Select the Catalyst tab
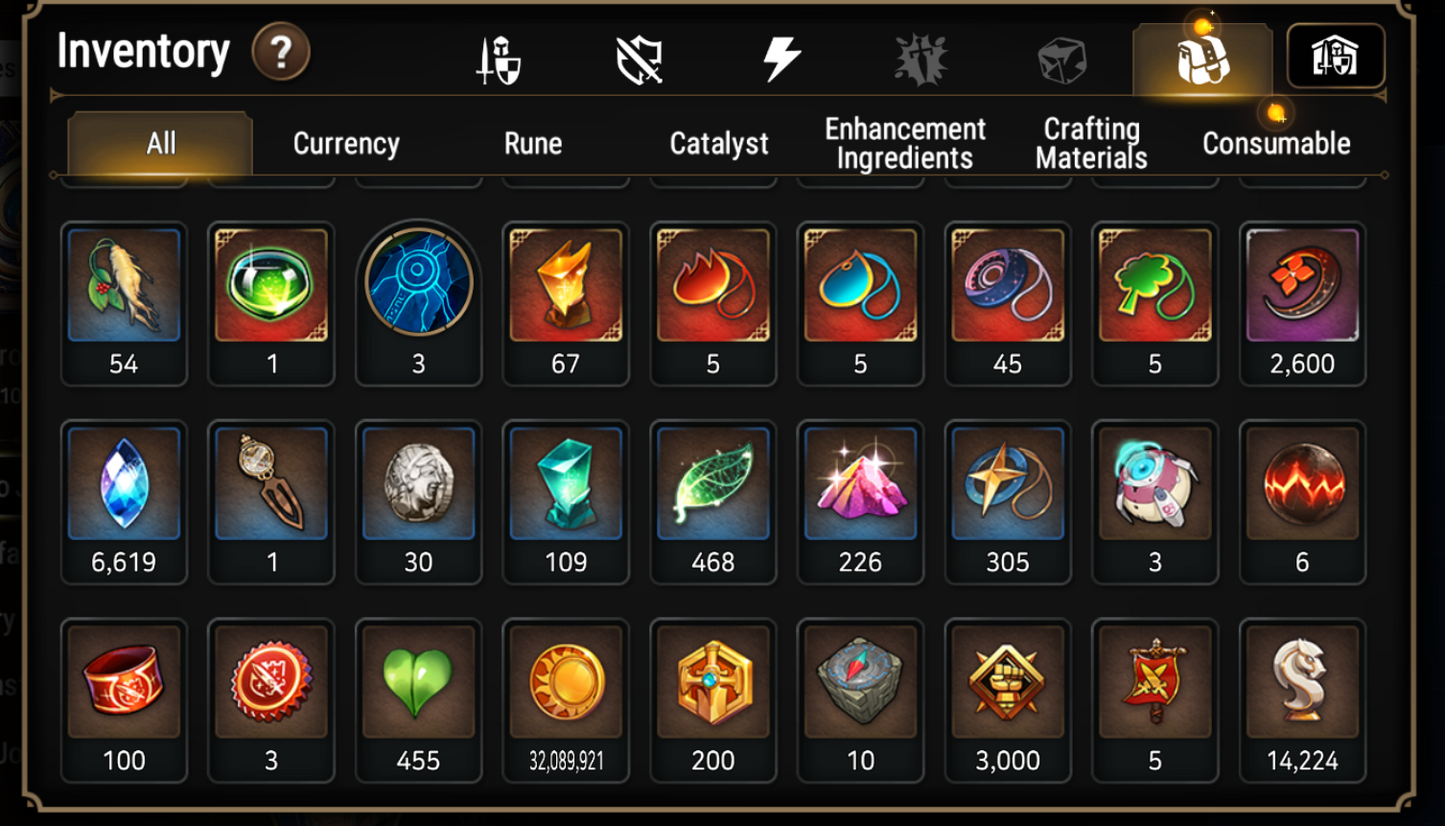Screen dimensions: 1445x826 719,143
